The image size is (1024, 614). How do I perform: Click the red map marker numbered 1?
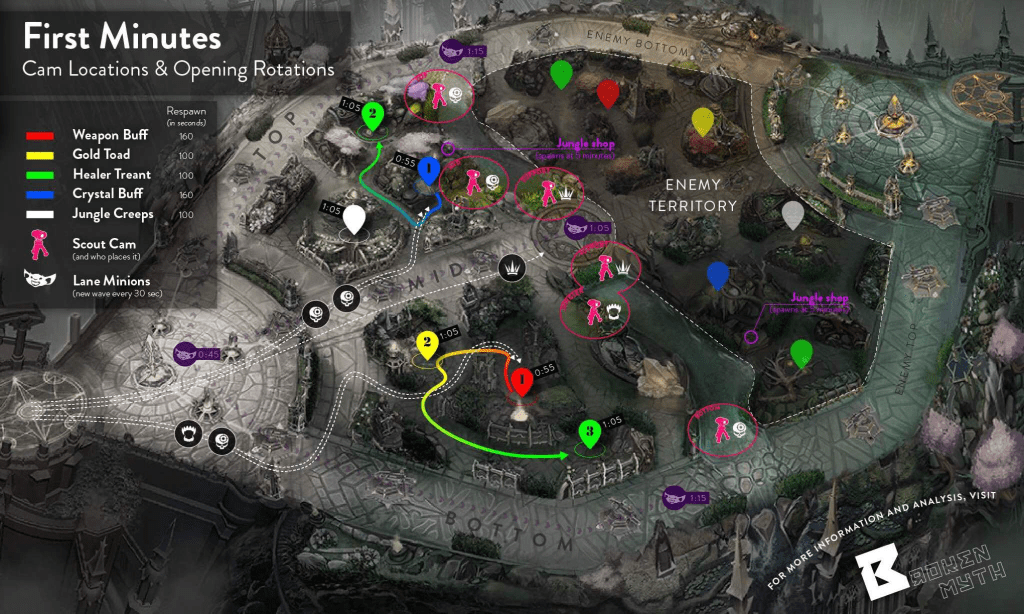520,379
